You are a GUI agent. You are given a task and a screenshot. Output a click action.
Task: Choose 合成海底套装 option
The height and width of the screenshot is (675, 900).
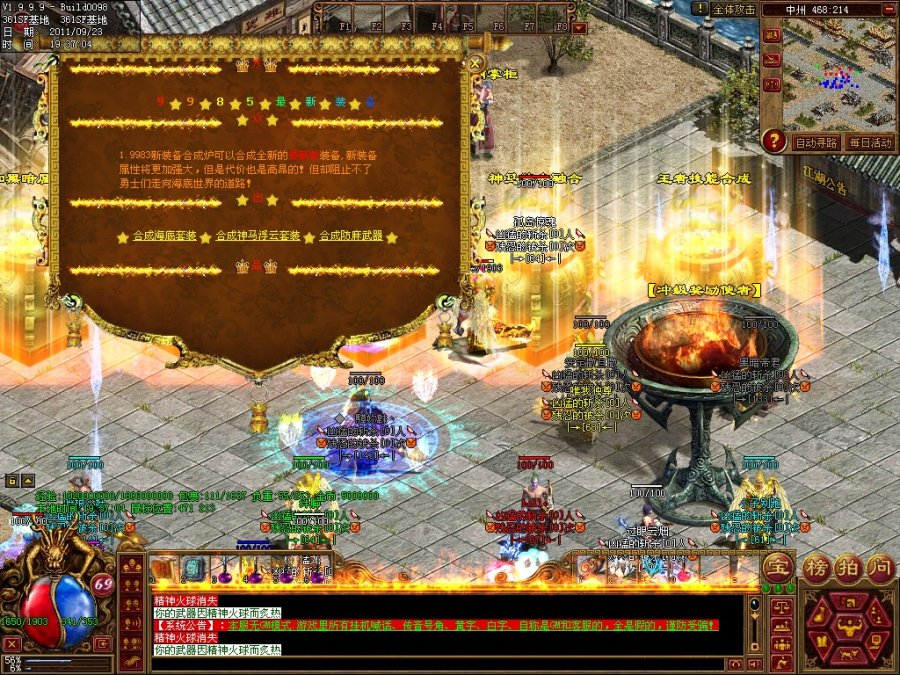(x=165, y=237)
